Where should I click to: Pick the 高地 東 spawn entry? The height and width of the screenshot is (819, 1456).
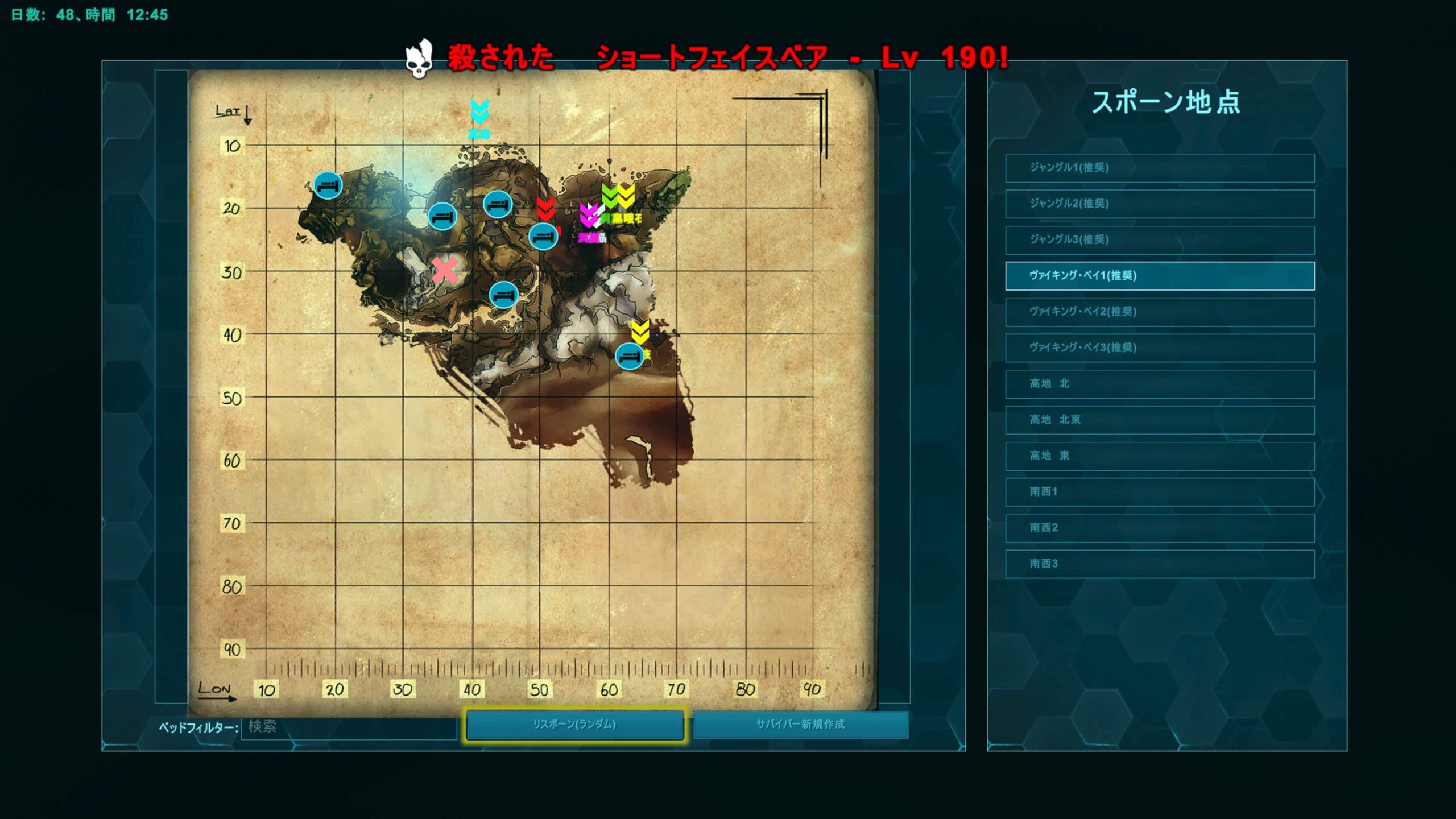[x=1159, y=456]
